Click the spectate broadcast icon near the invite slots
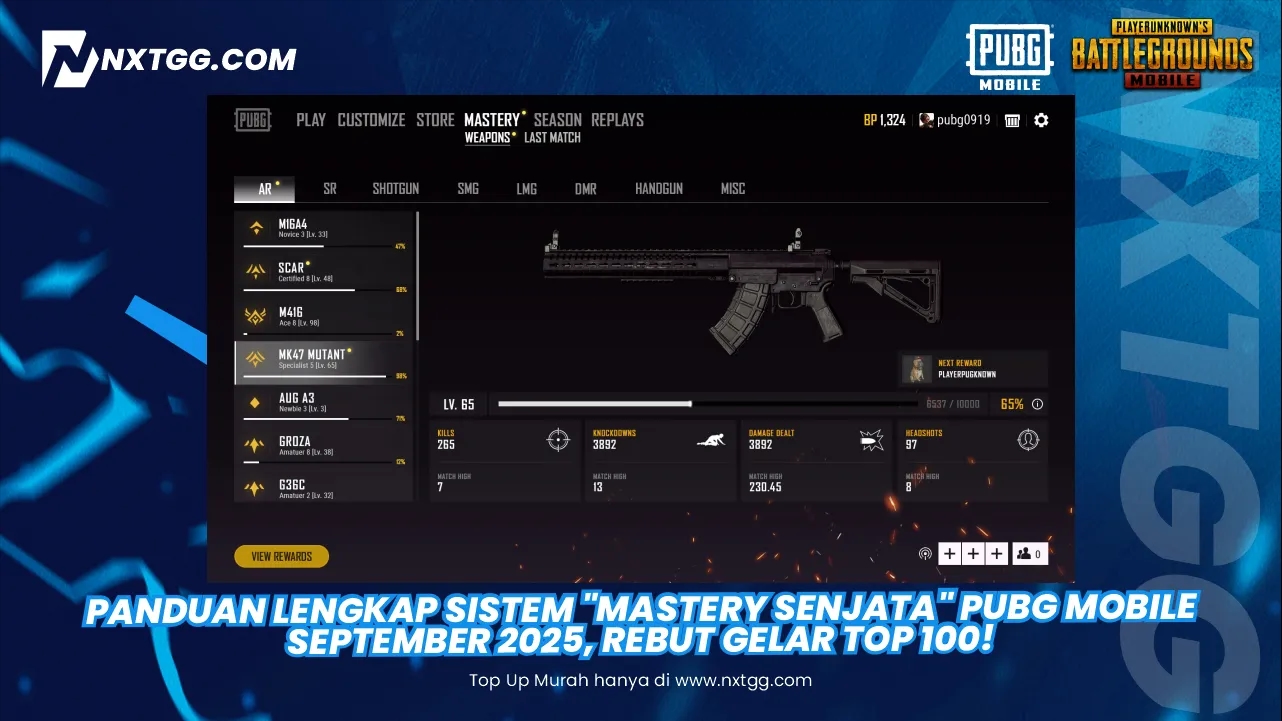 coord(925,552)
